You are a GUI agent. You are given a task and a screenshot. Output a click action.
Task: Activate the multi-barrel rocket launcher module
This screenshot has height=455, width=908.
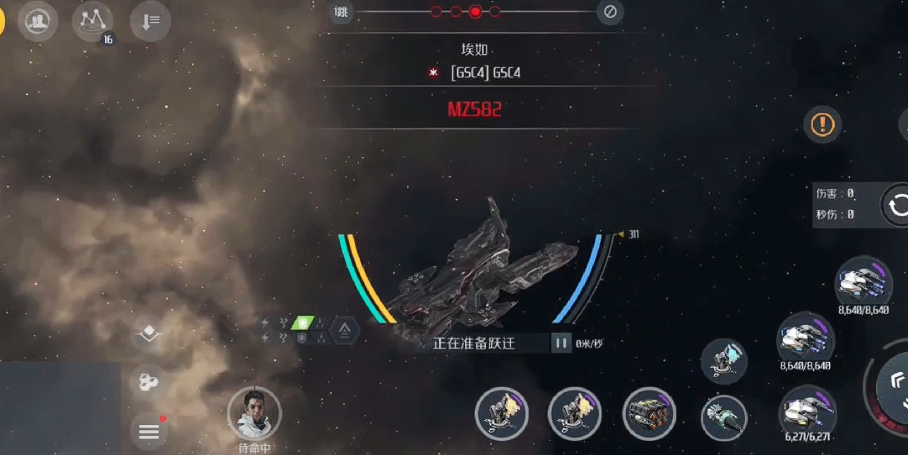(x=649, y=414)
